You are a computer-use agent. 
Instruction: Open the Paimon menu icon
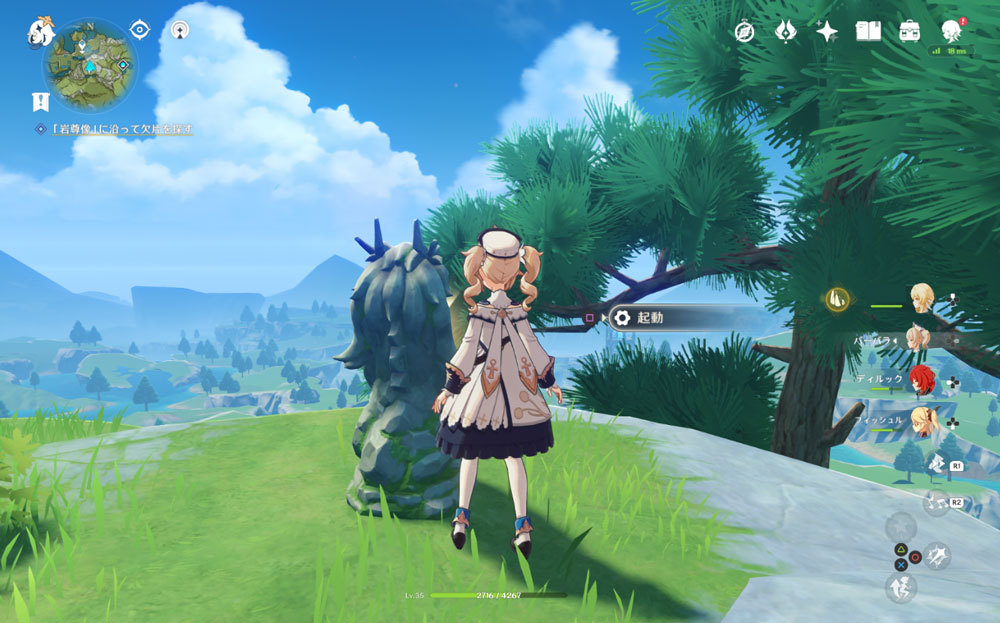pyautogui.click(x=41, y=31)
